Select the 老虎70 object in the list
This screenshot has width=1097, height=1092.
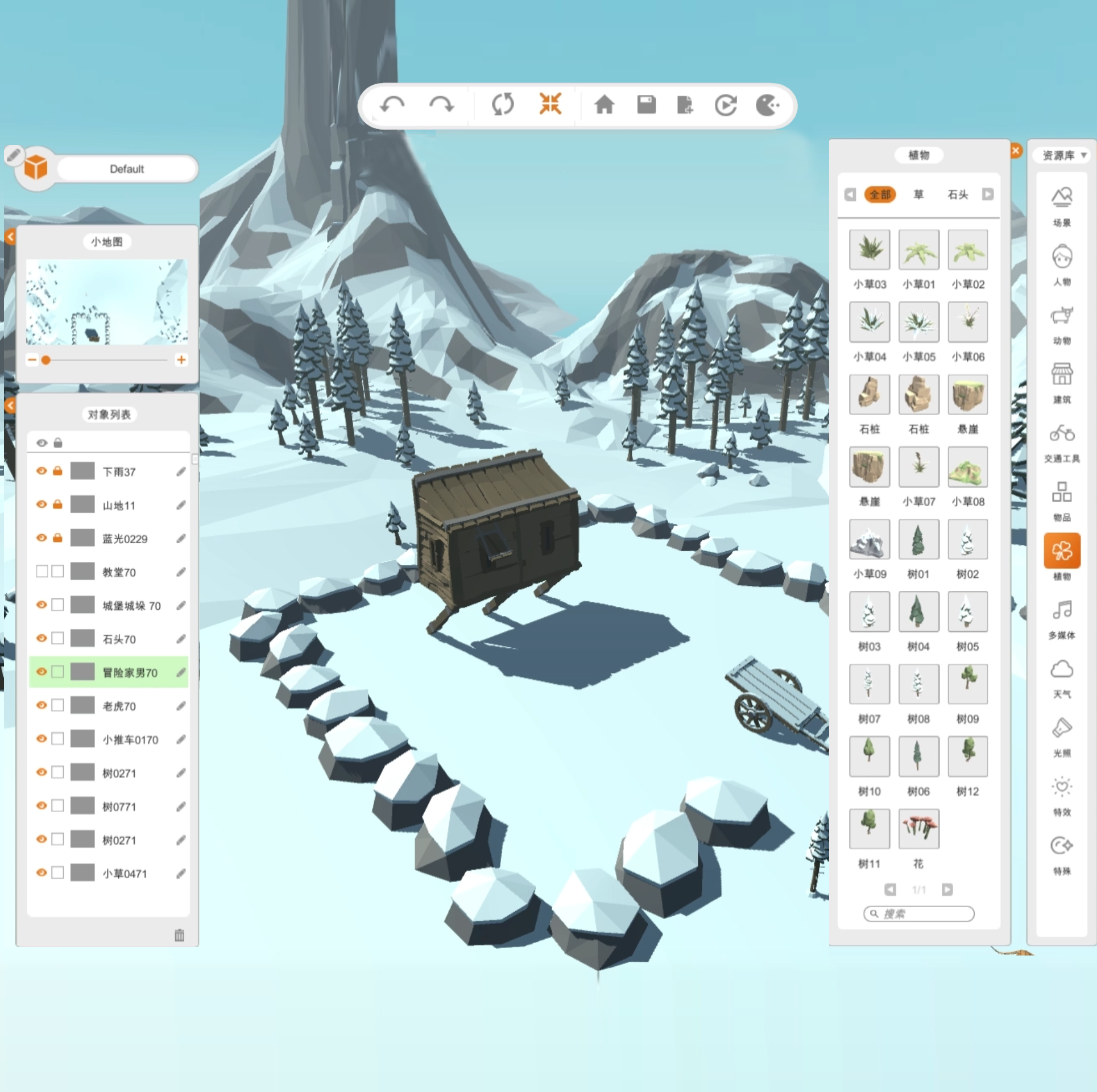(119, 706)
